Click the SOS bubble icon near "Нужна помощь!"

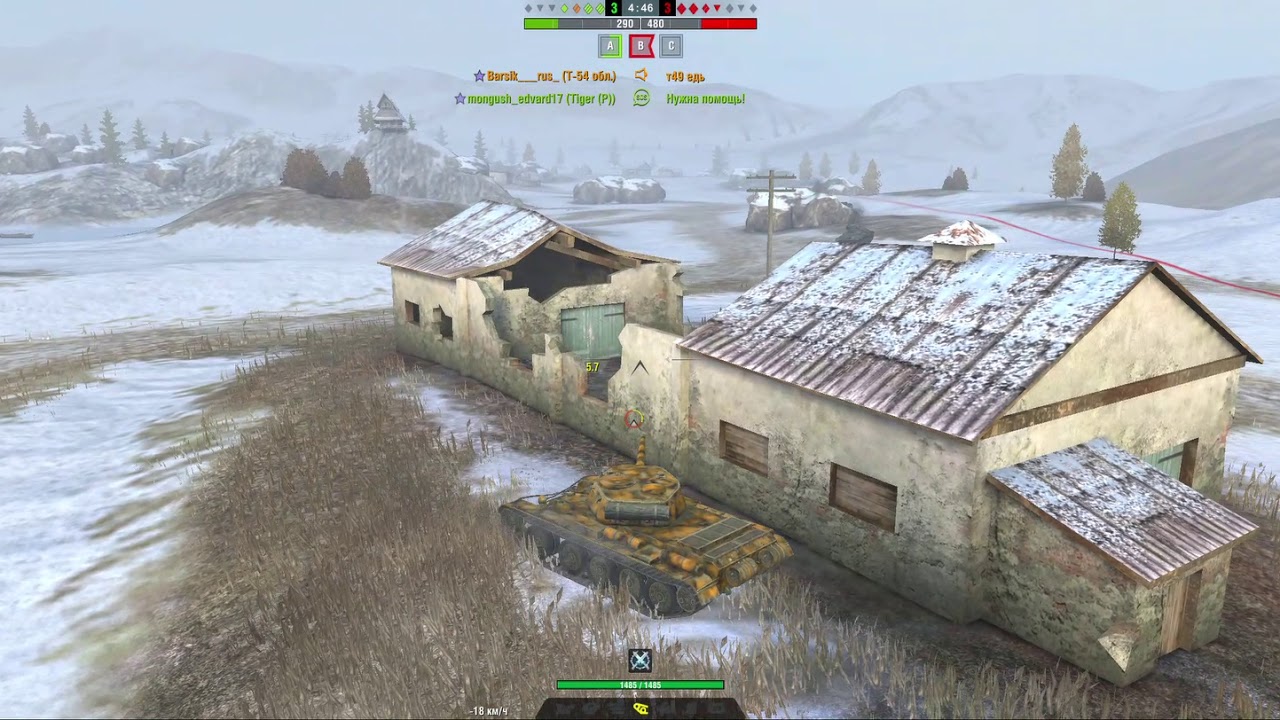click(x=640, y=97)
